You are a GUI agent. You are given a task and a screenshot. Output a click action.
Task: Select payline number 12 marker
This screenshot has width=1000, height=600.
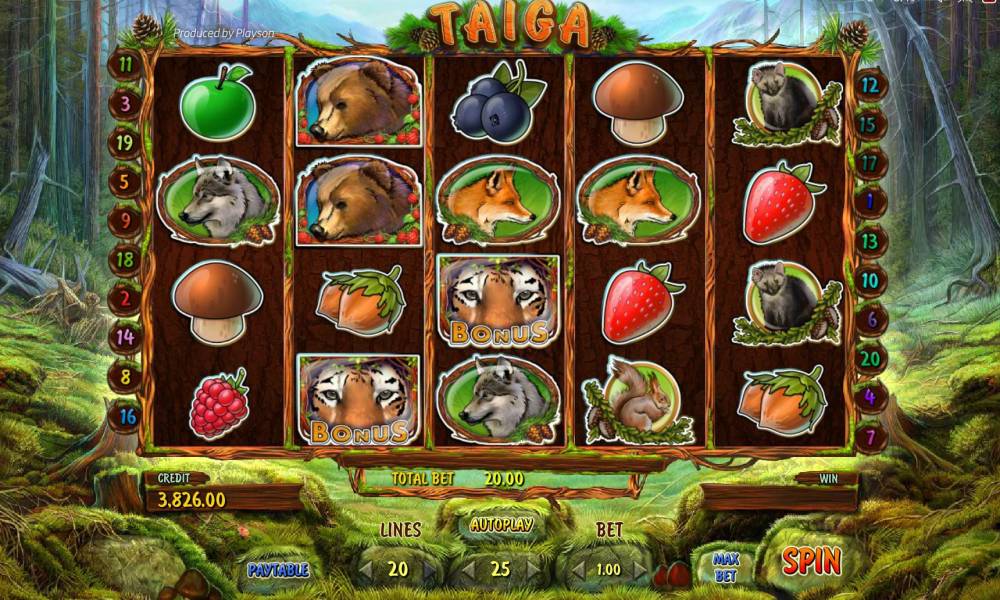(869, 86)
